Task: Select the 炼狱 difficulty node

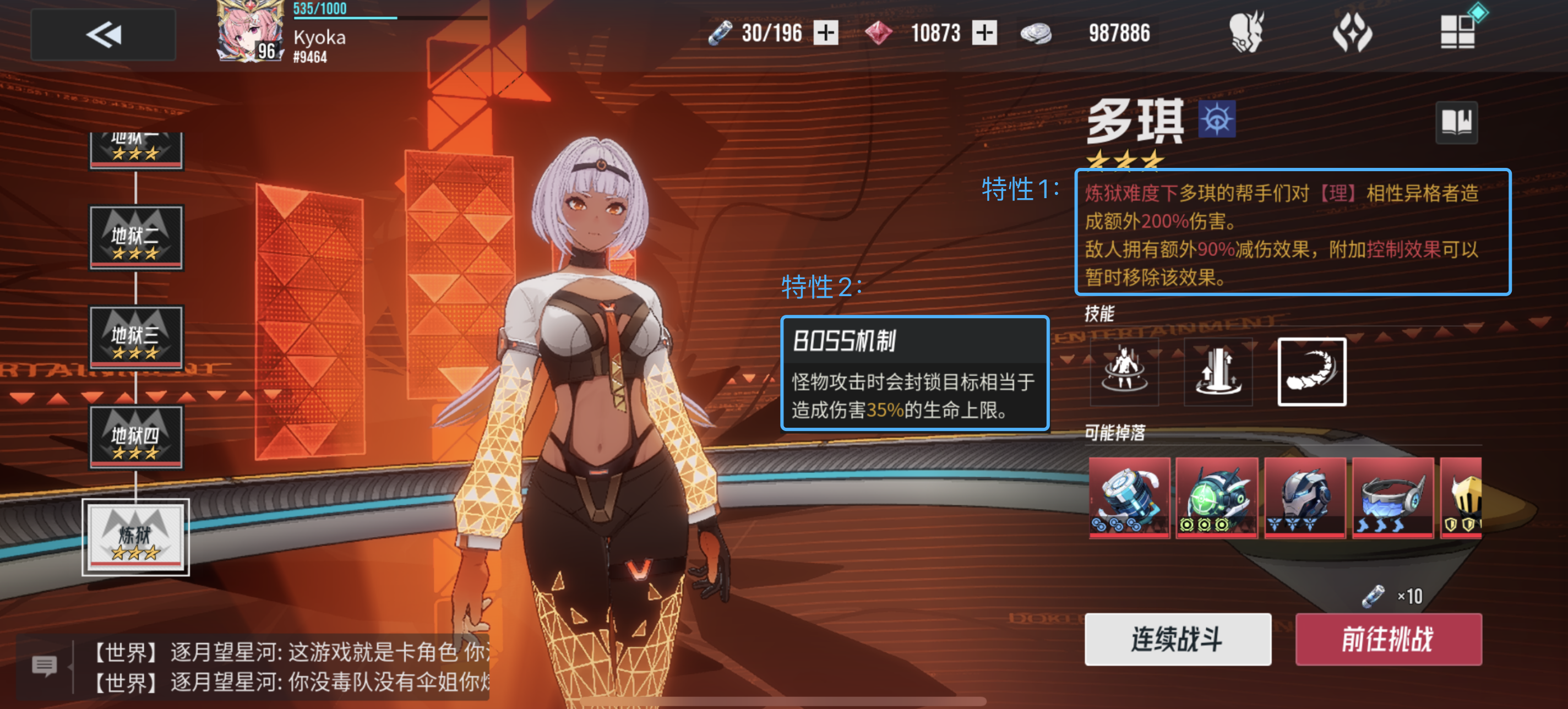Action: (136, 537)
